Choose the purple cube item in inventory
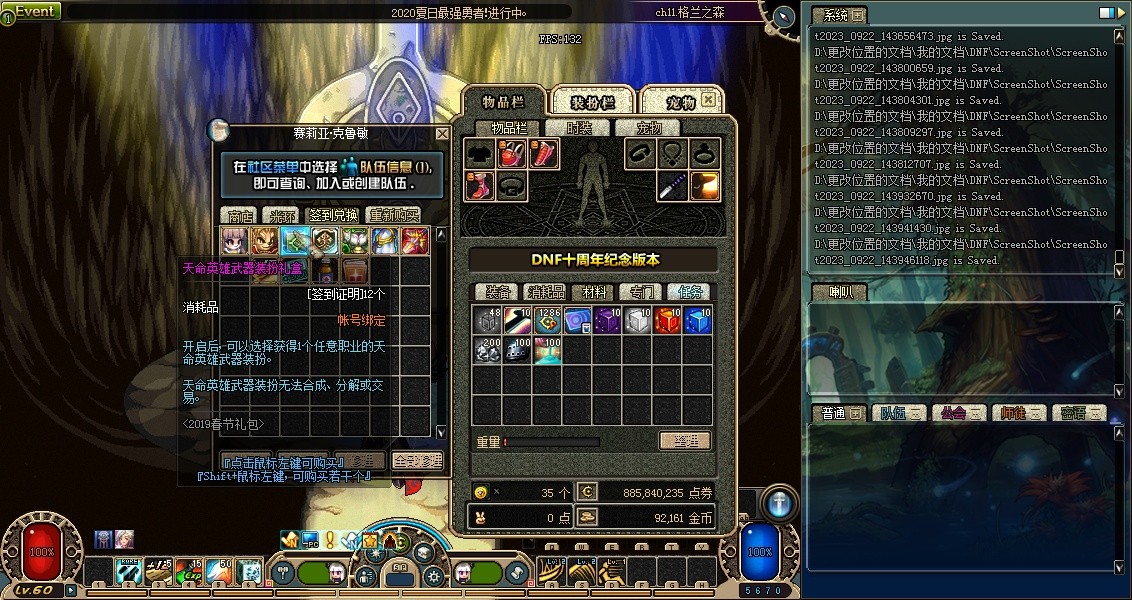 [608, 320]
